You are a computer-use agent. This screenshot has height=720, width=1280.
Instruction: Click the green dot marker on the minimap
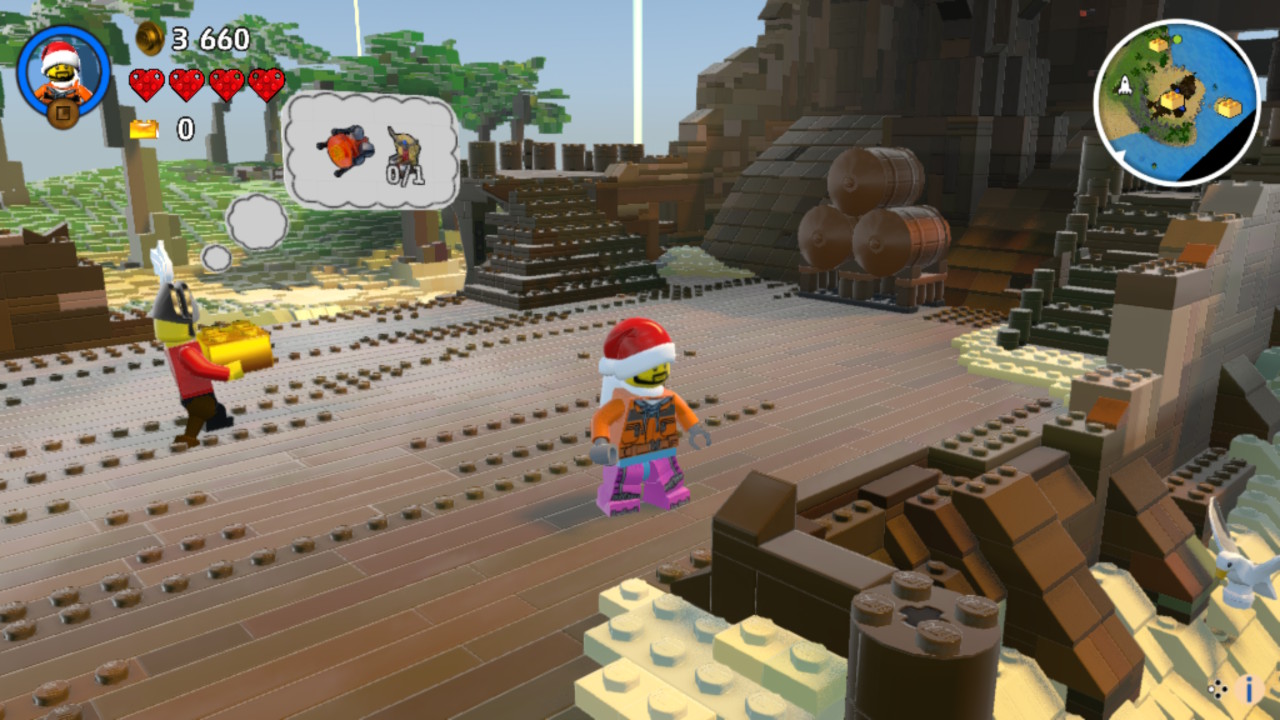[1177, 39]
